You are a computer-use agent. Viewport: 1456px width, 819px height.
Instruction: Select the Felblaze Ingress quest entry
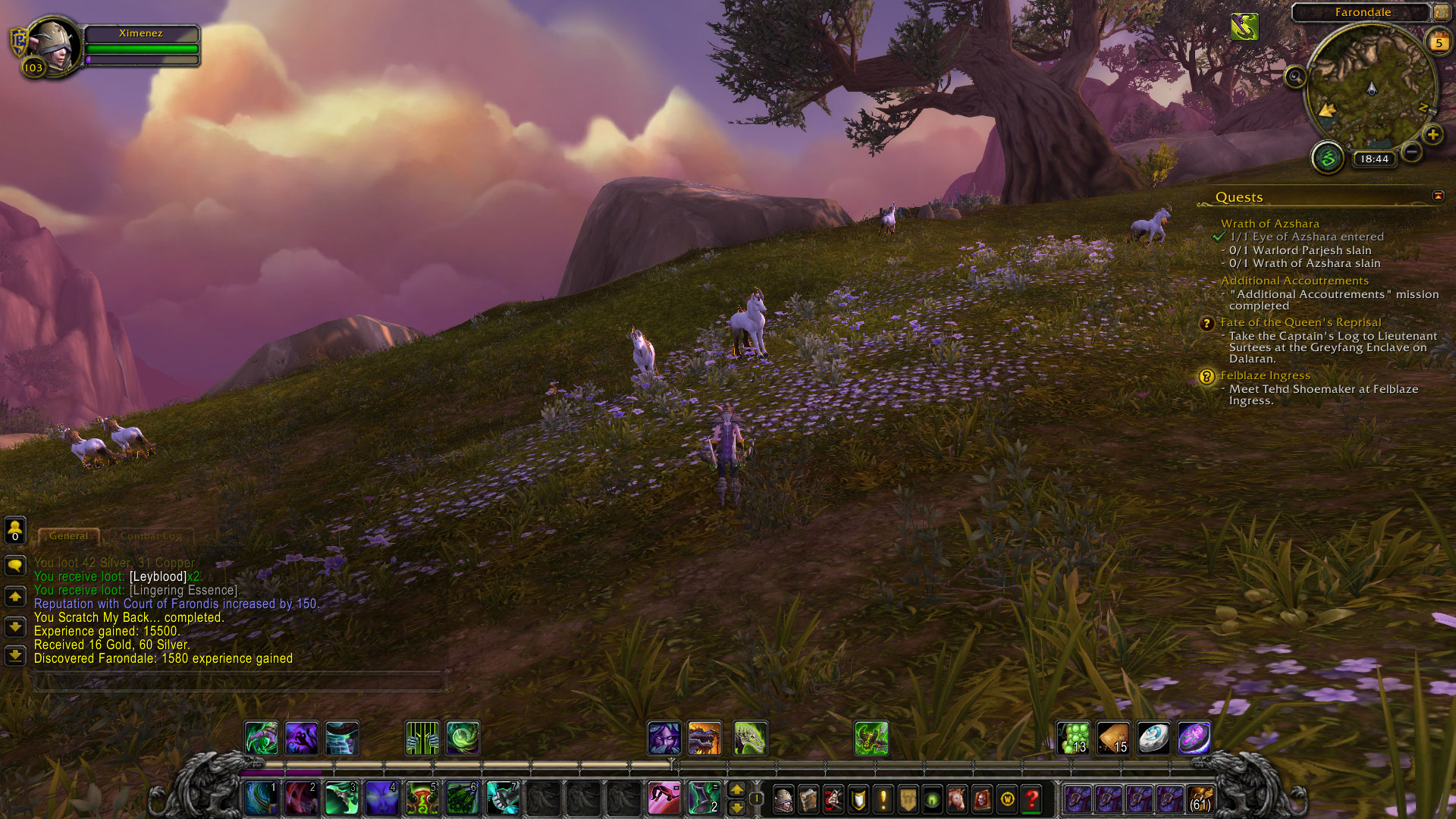click(x=1265, y=375)
